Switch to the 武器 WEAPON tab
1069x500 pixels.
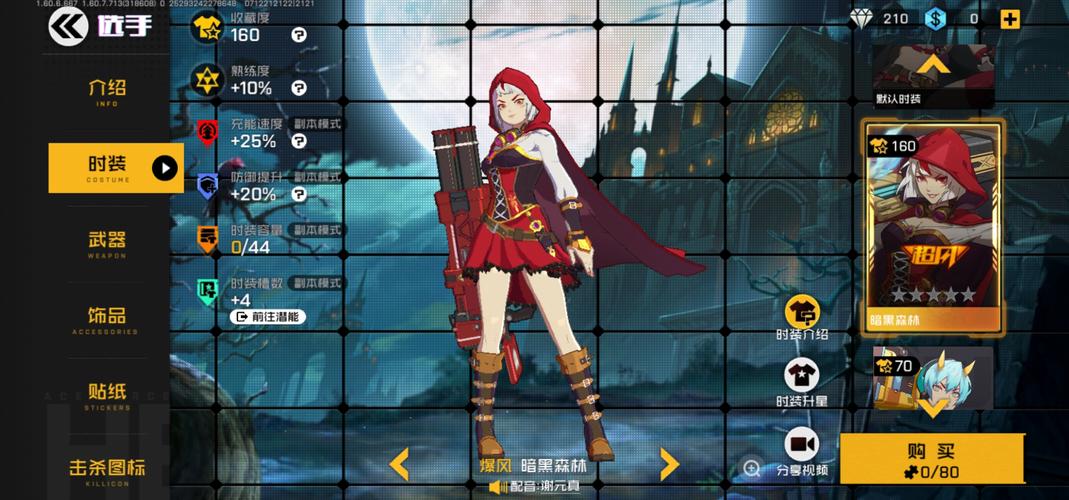107,243
